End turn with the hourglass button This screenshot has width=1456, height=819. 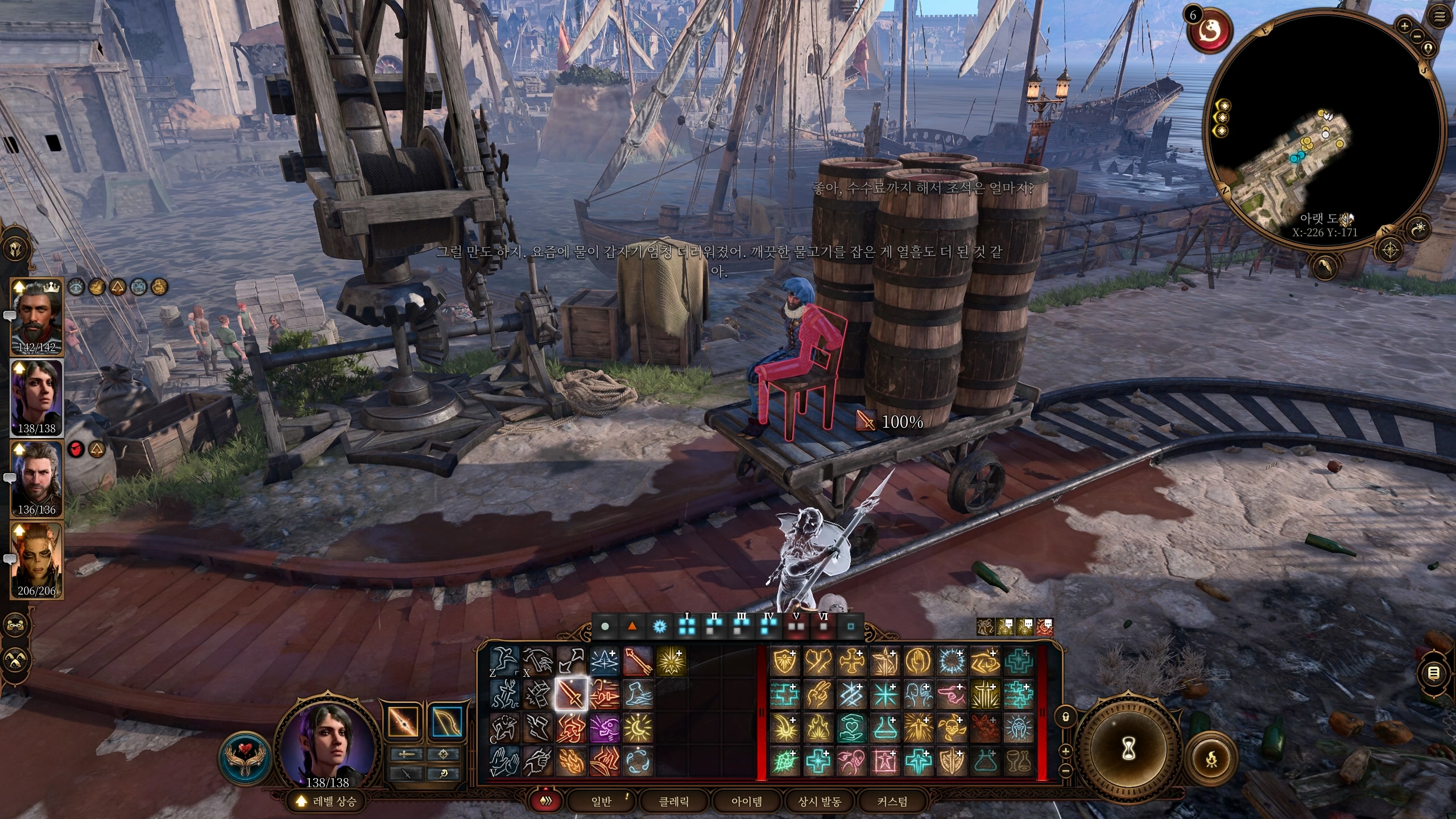tap(1129, 750)
